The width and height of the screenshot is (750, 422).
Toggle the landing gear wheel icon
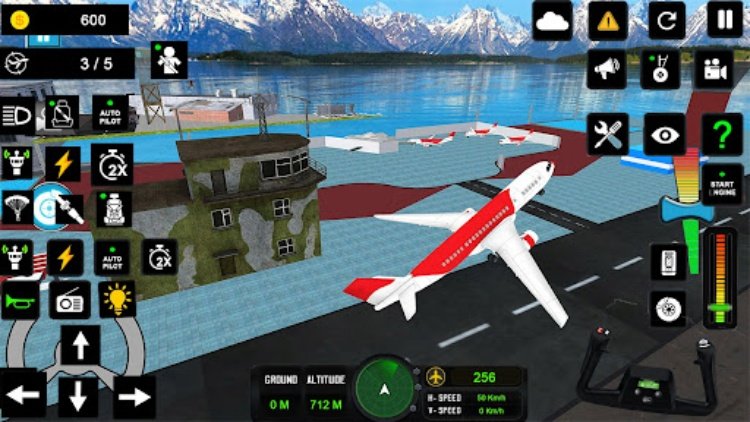click(x=667, y=308)
